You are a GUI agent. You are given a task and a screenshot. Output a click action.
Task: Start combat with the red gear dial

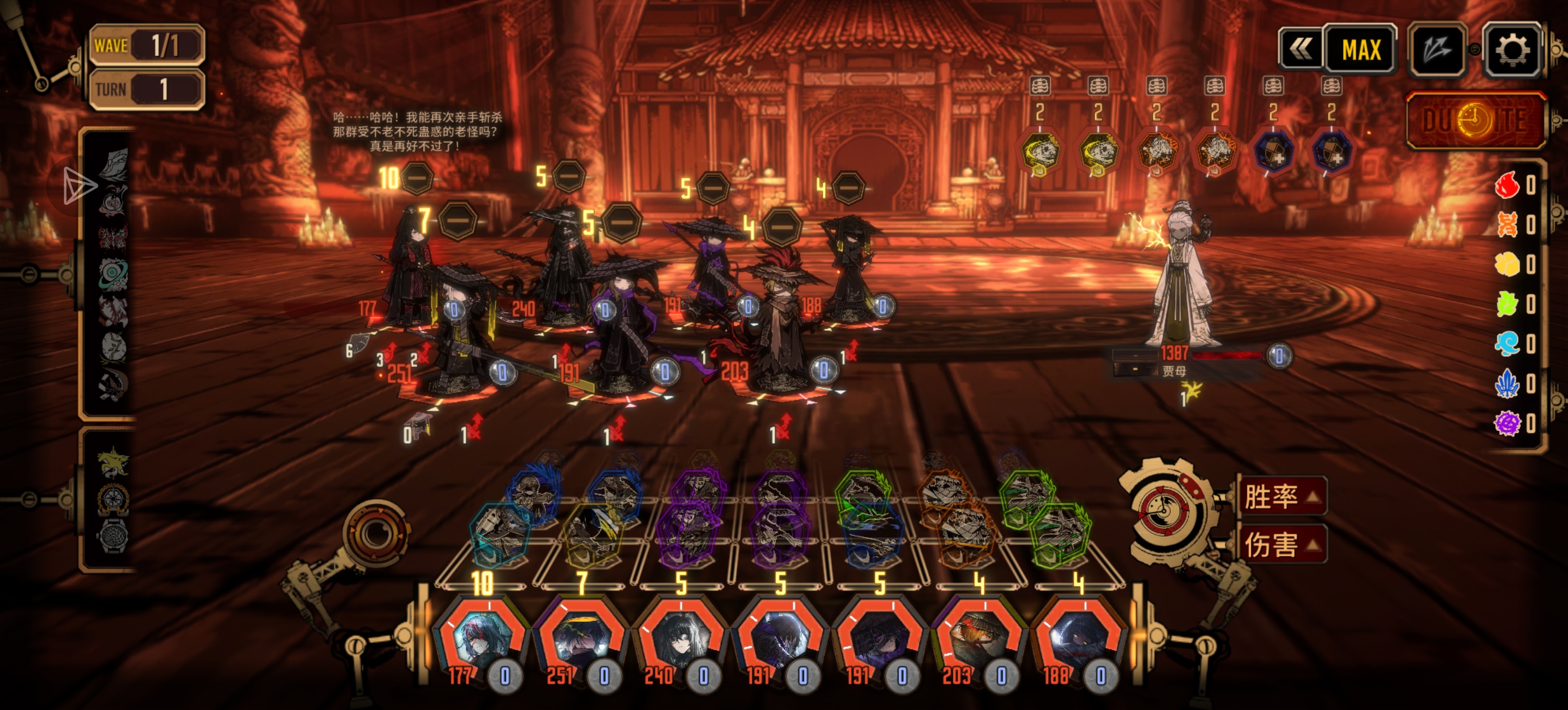tap(1164, 510)
